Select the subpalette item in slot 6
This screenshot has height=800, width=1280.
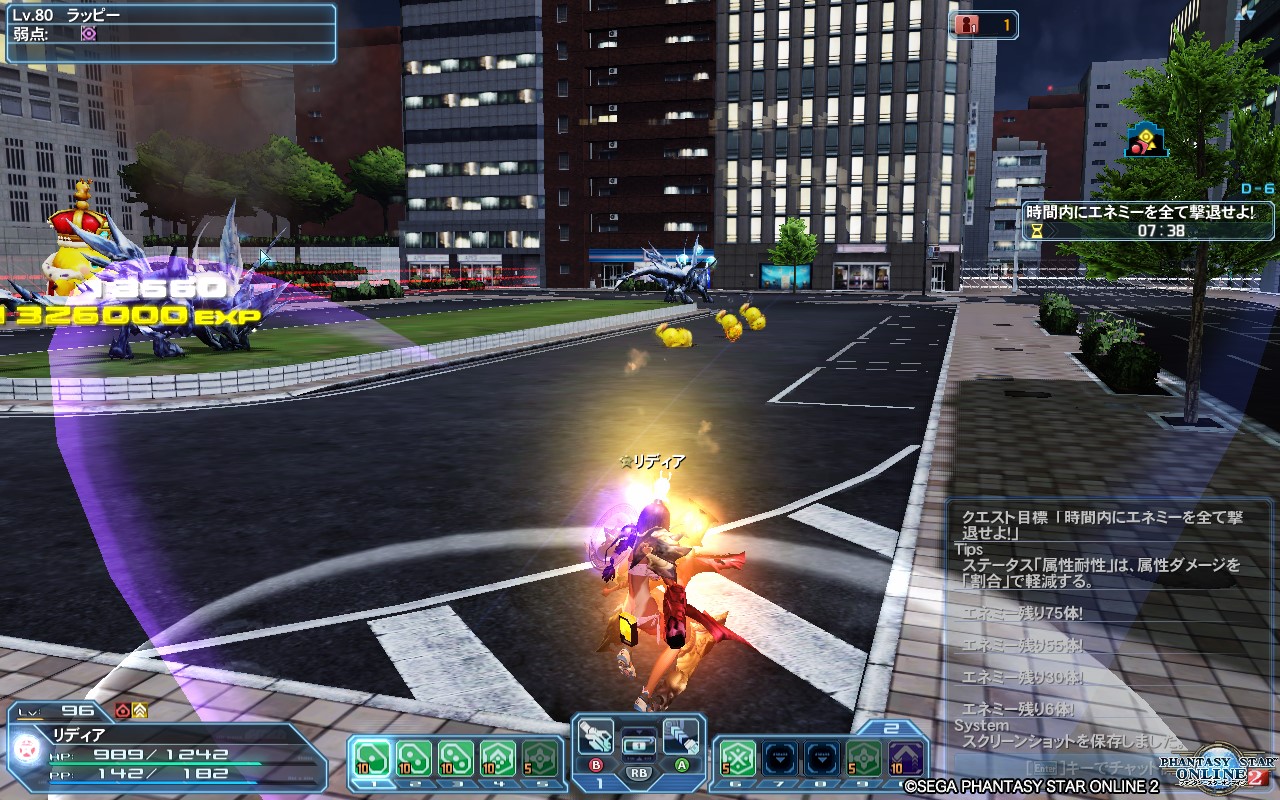[x=738, y=758]
